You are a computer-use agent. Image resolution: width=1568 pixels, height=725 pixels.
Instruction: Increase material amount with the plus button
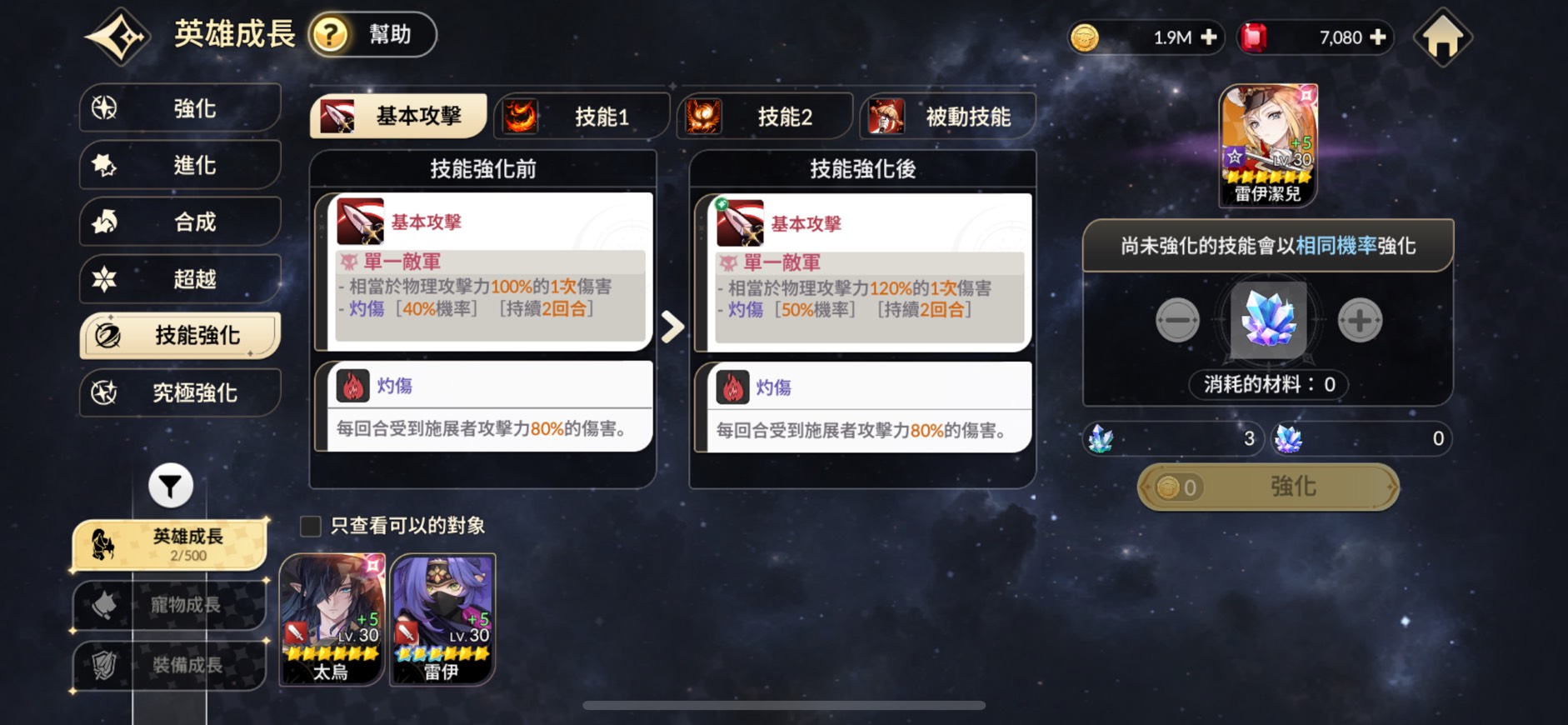click(1358, 321)
